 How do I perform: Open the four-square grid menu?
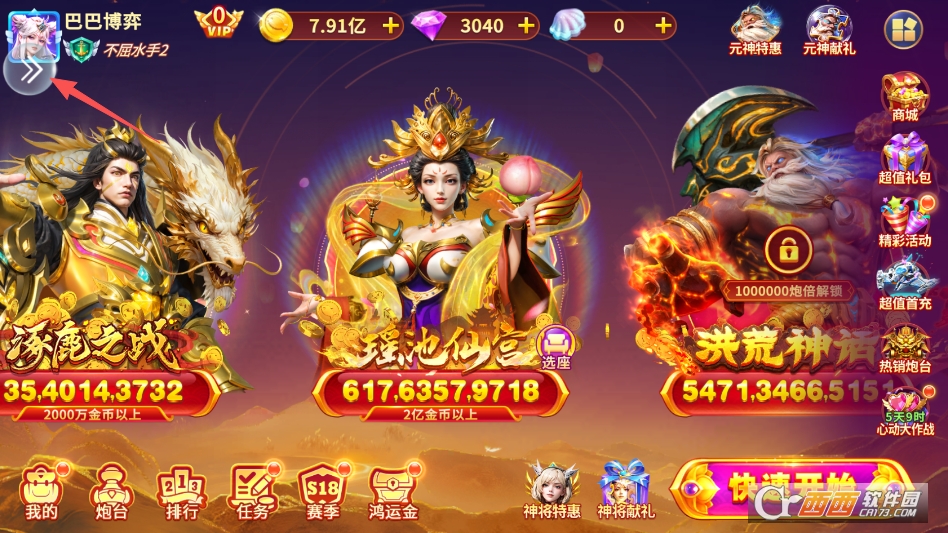pyautogui.click(x=903, y=29)
